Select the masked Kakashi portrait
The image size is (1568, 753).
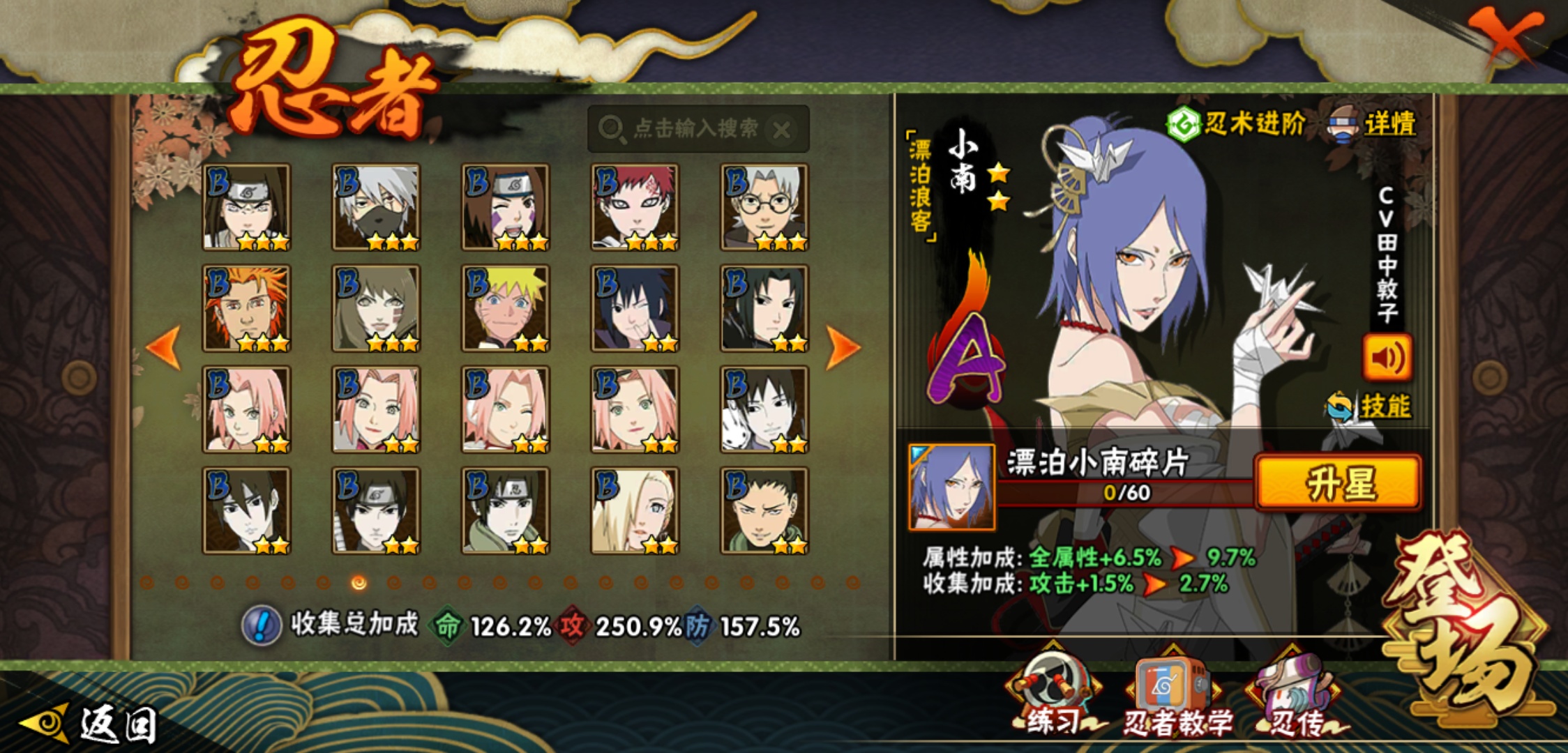pos(377,207)
